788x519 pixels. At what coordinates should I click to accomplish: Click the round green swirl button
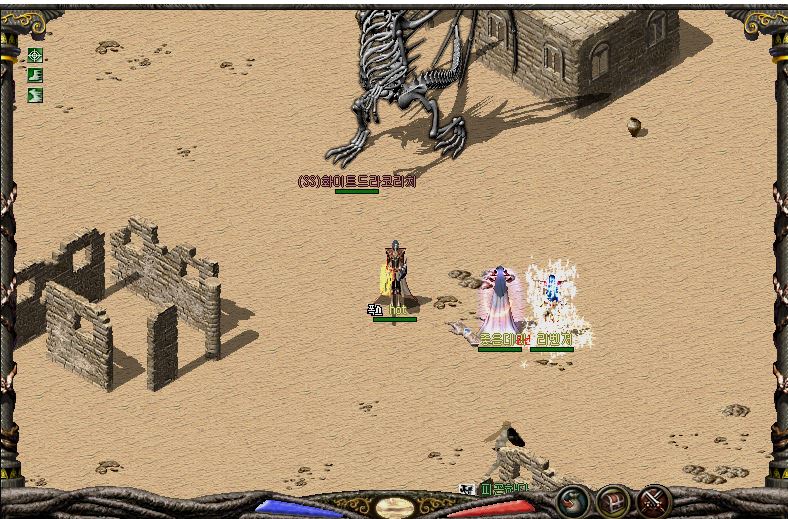(572, 500)
